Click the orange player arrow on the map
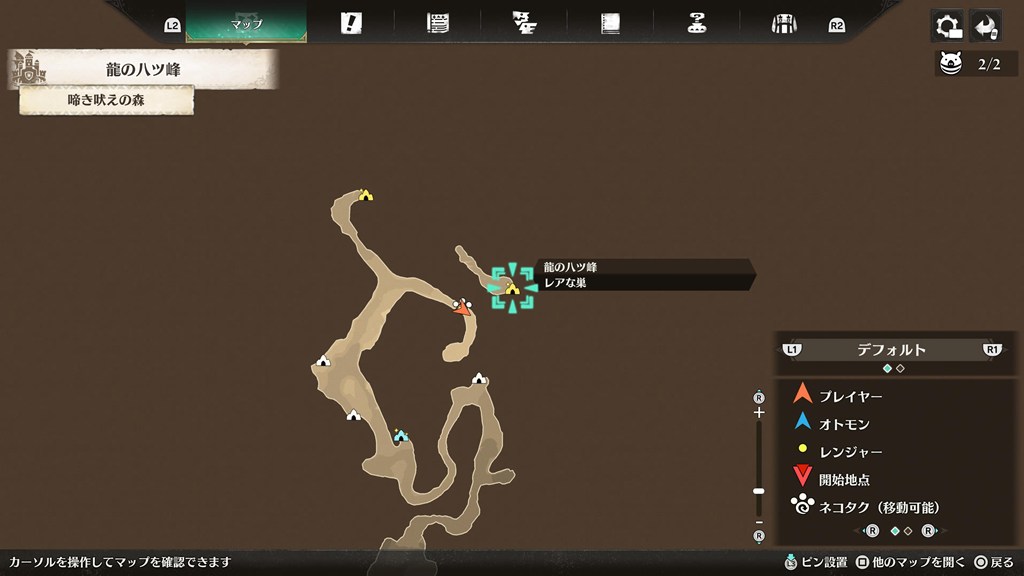The image size is (1024, 576). point(461,308)
